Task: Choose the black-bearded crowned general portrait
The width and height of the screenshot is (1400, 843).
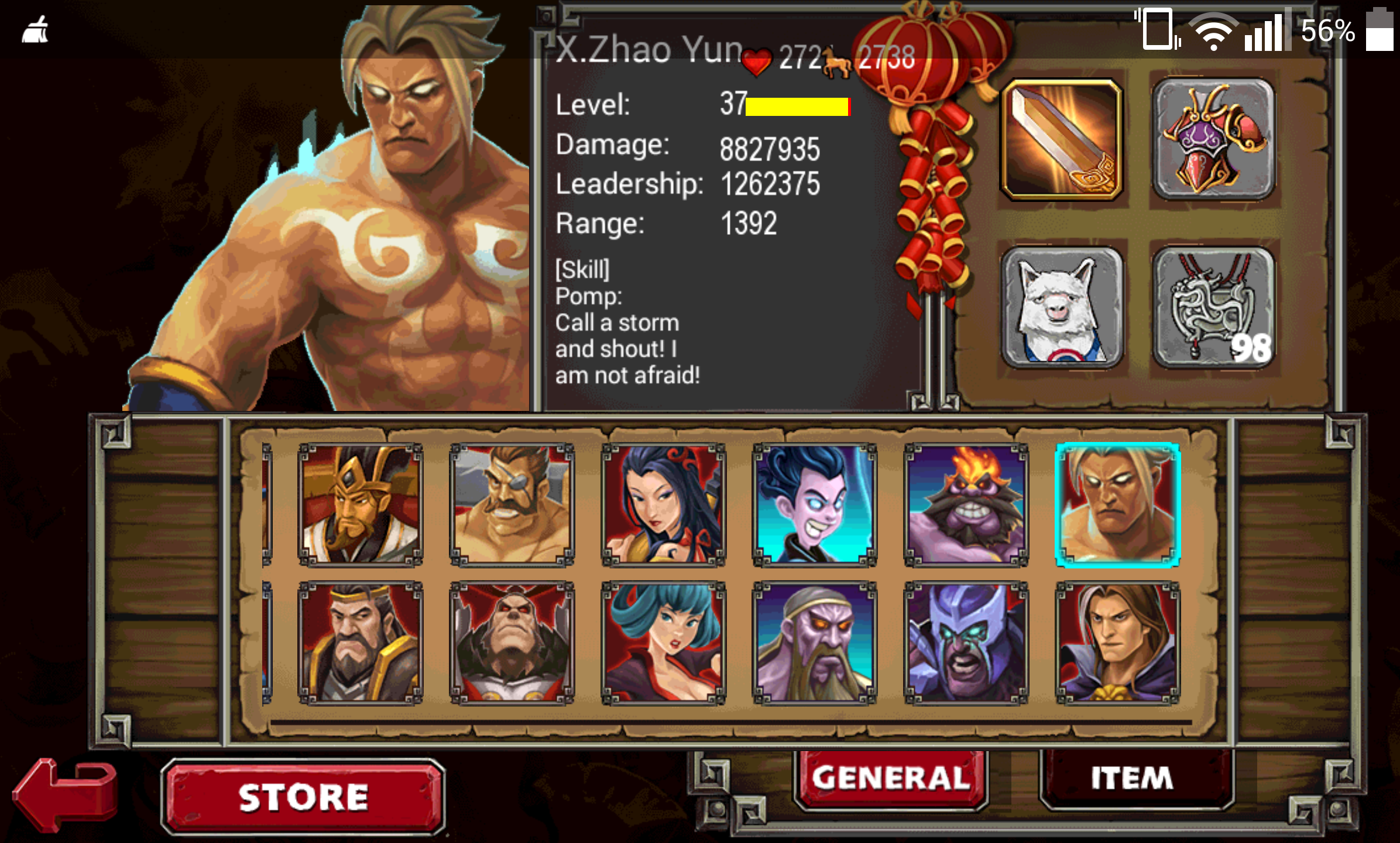Action: click(361, 643)
